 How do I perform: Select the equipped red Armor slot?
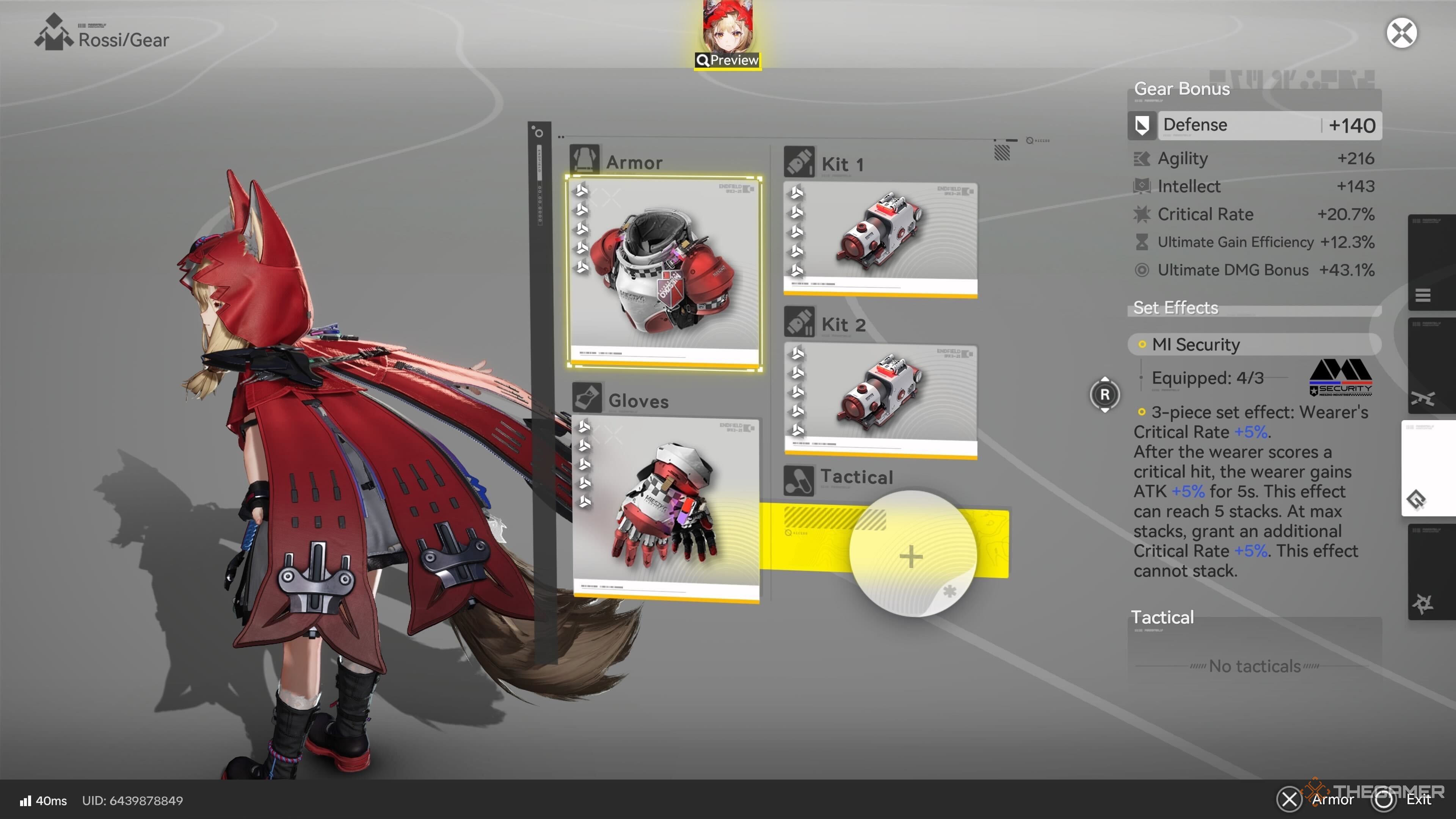point(664,273)
